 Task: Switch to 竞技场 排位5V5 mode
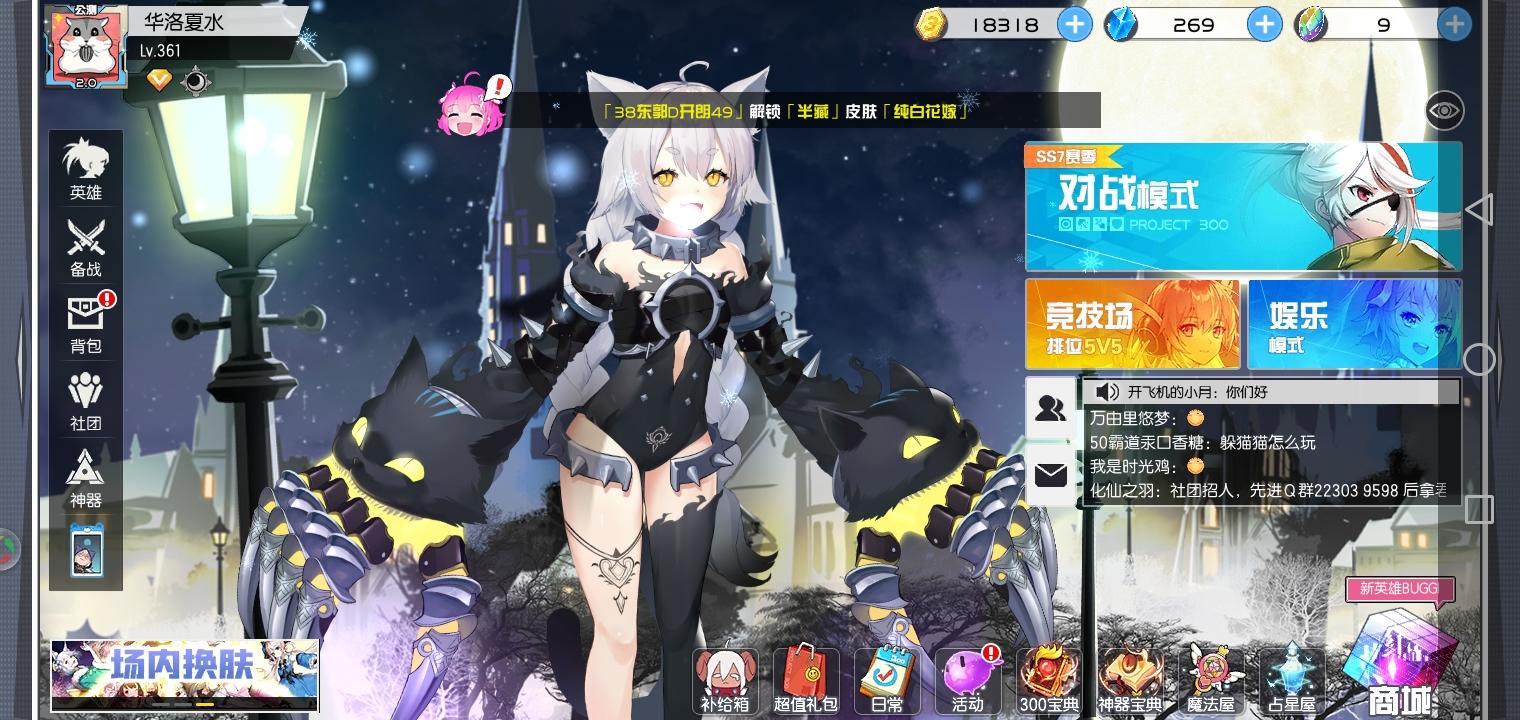pyautogui.click(x=1135, y=323)
